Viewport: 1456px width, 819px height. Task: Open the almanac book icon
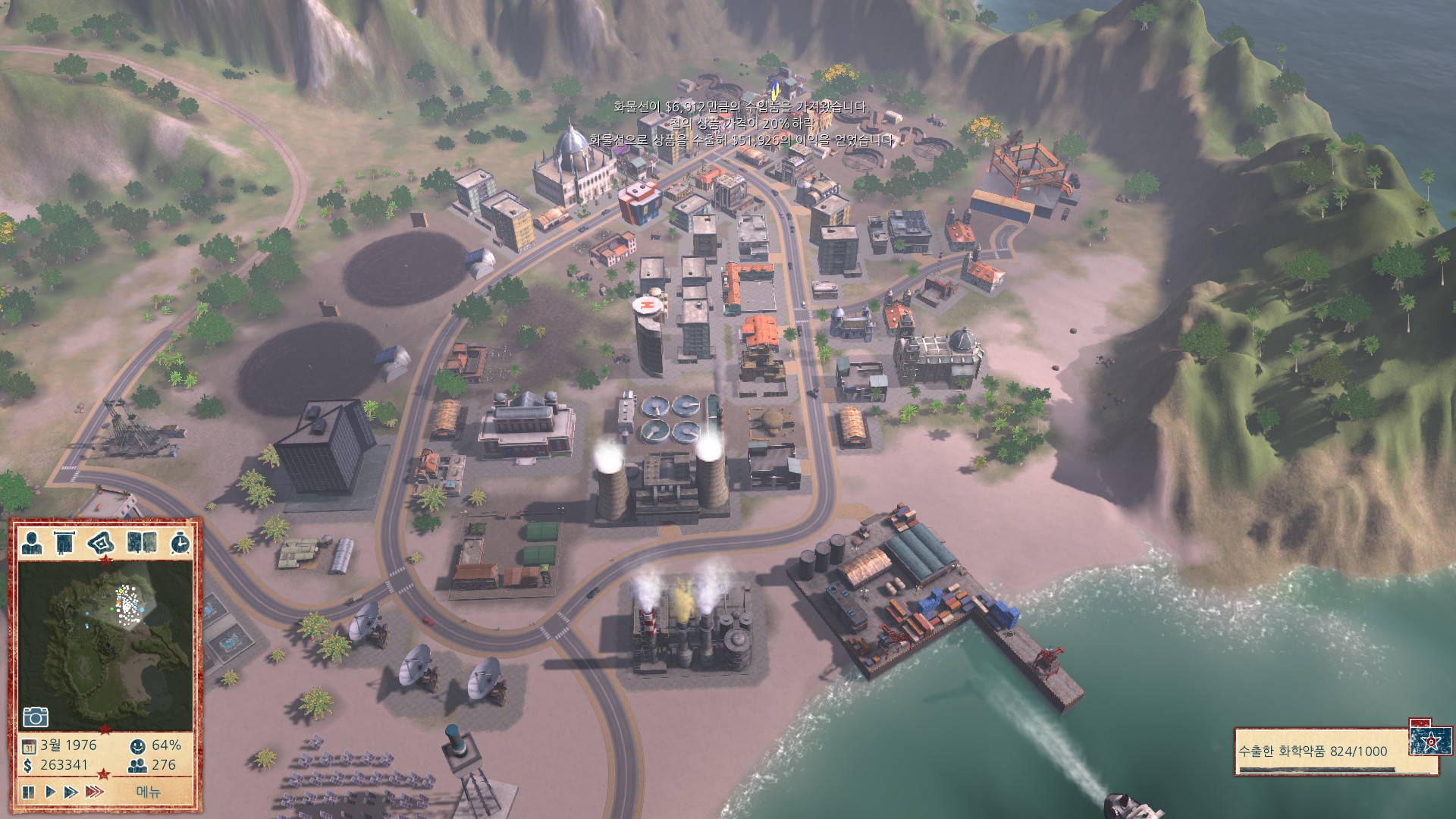point(142,542)
